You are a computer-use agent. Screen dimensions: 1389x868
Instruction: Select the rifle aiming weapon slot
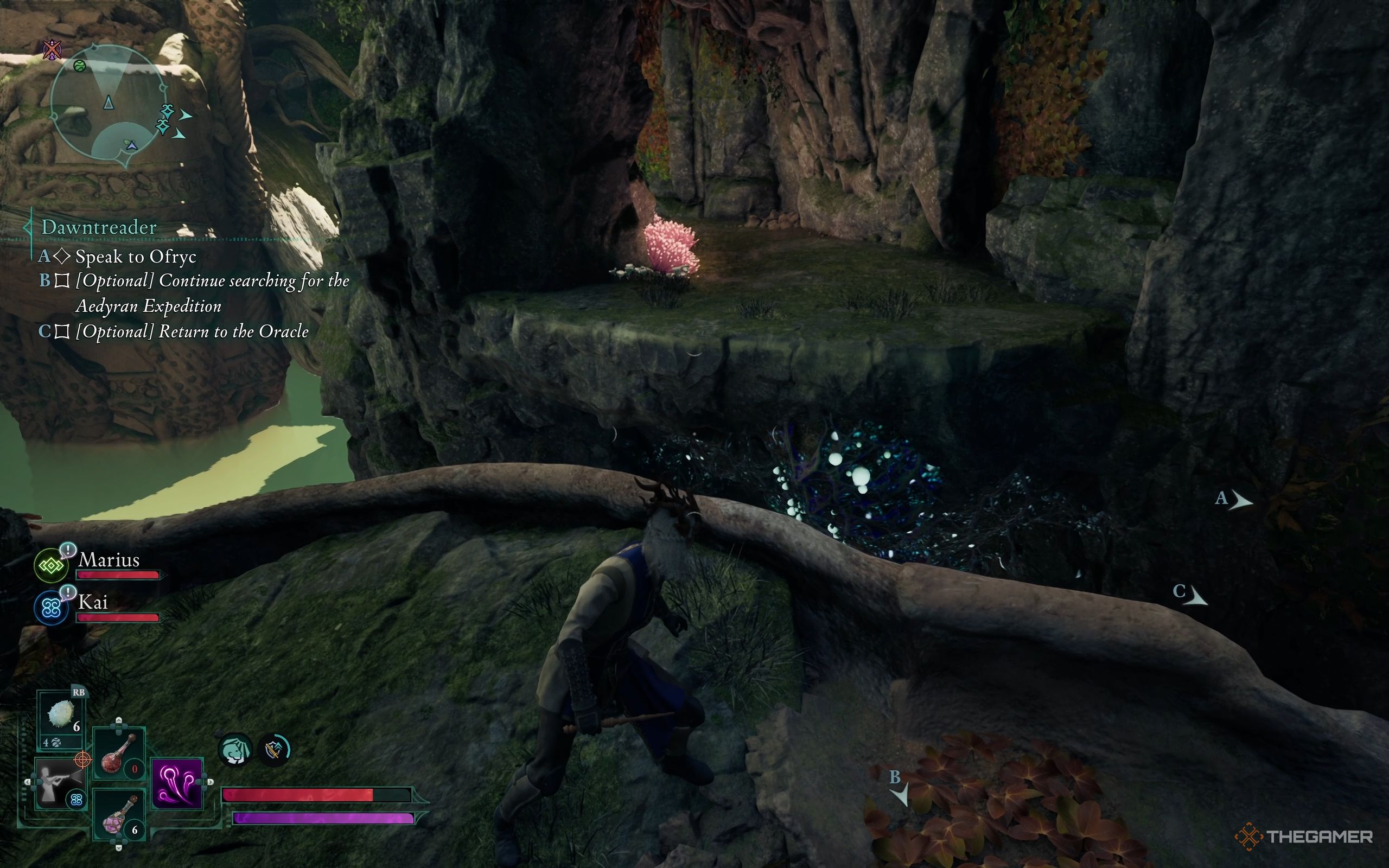tap(60, 783)
